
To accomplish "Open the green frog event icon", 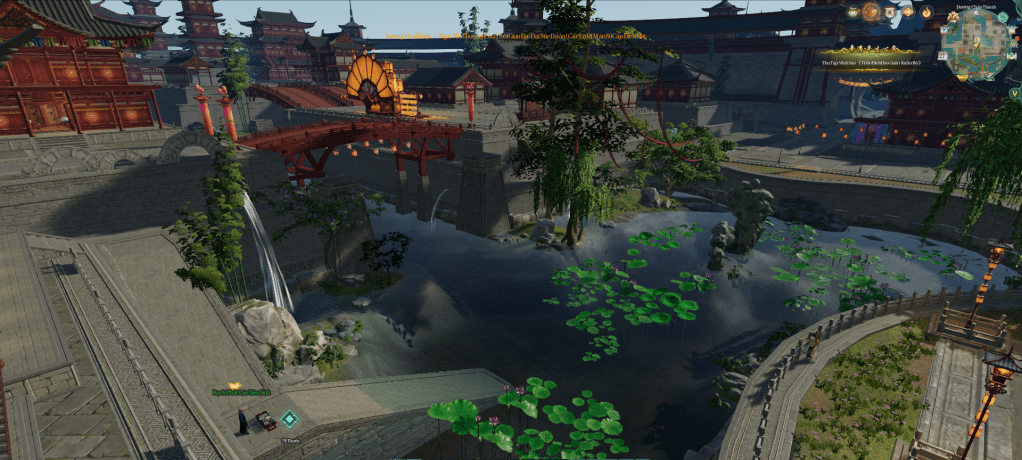I will 852,12.
